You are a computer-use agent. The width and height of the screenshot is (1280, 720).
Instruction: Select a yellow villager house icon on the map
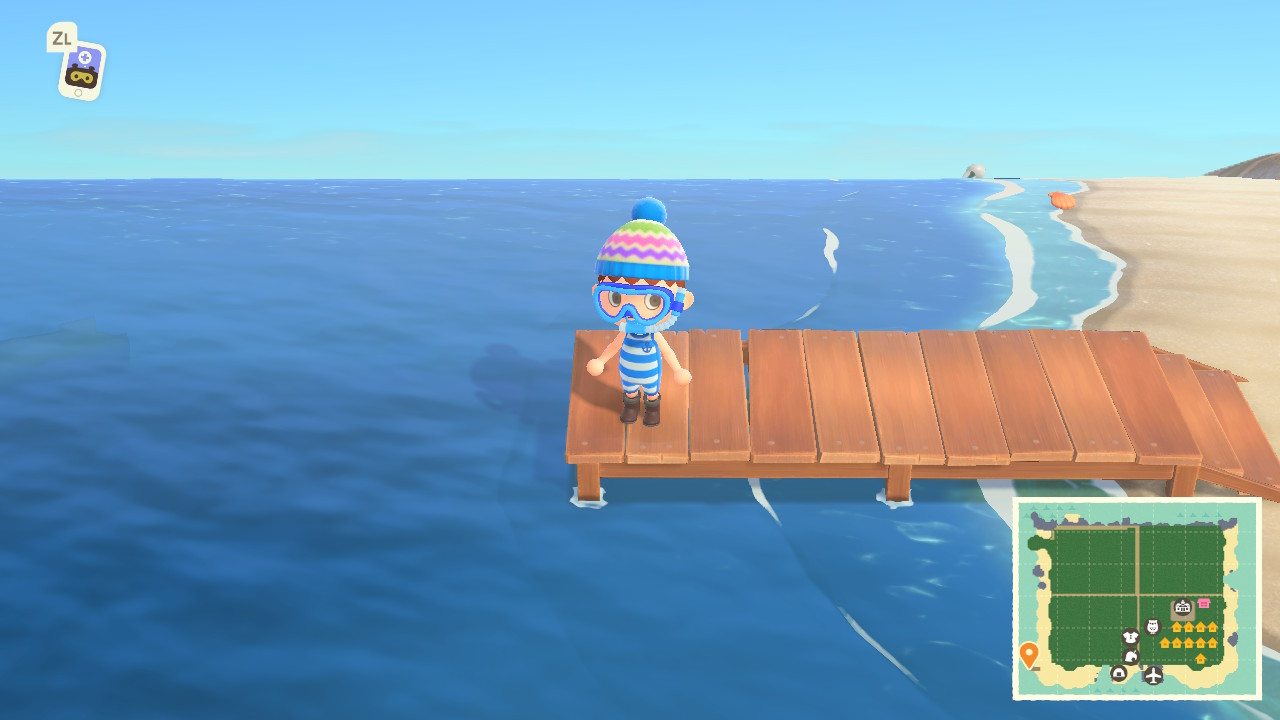point(1177,625)
